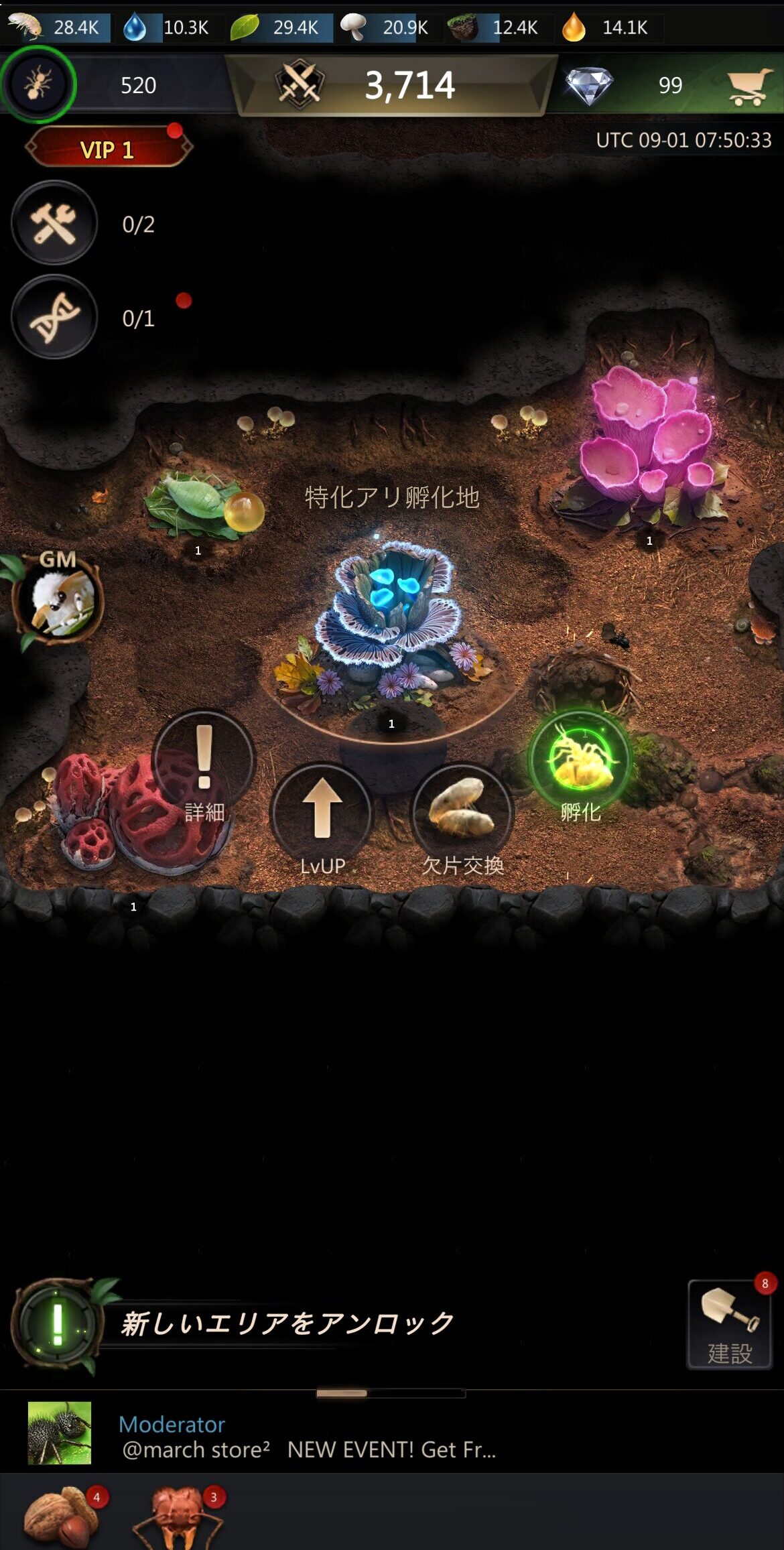Open the DNA evolution queue
This screenshot has width=784, height=1550.
click(54, 317)
